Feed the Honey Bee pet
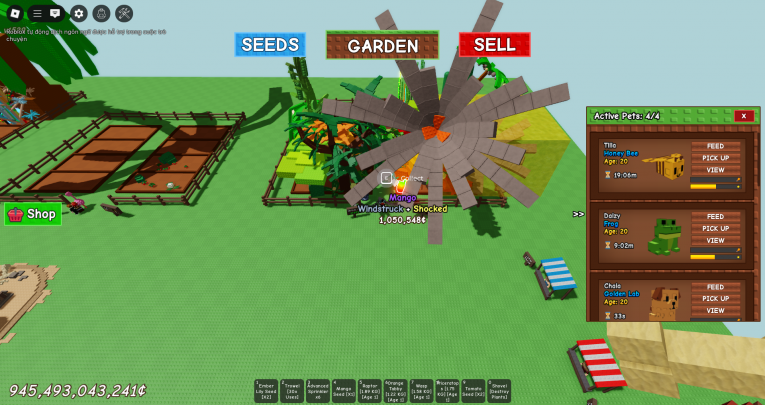The height and width of the screenshot is (405, 765). point(715,146)
